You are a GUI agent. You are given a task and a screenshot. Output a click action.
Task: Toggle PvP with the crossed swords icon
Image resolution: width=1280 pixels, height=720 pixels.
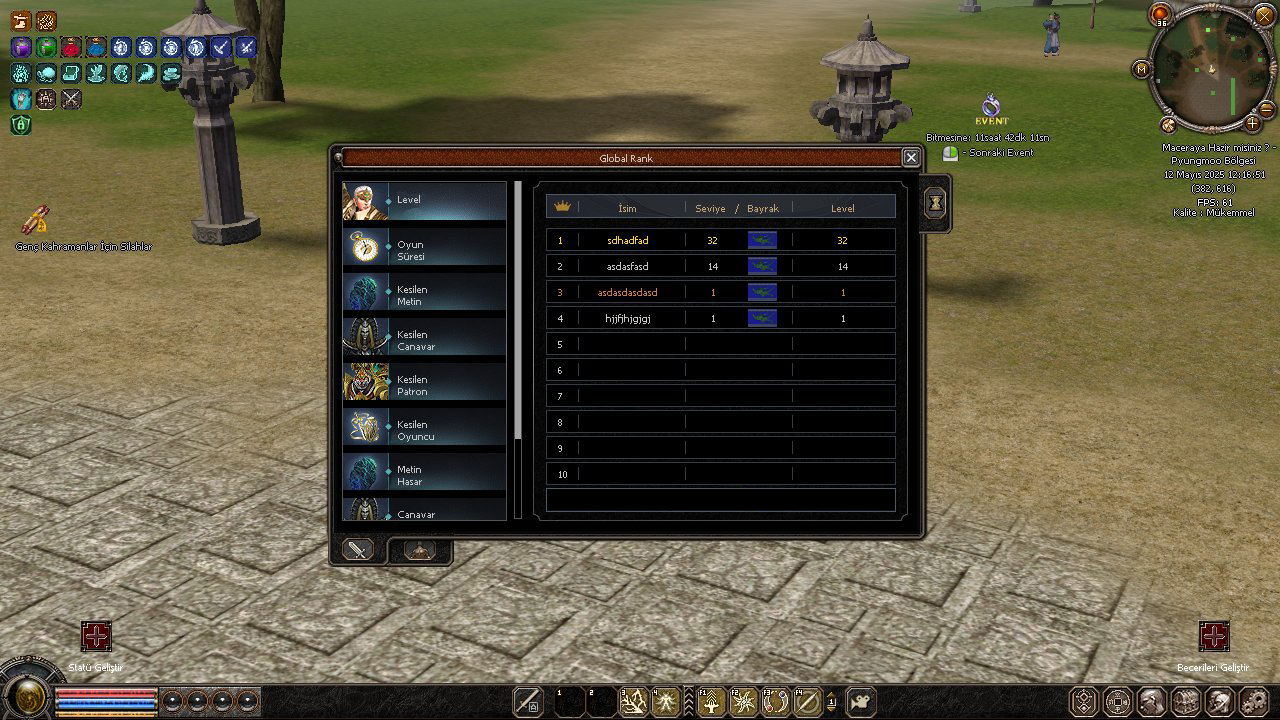point(70,100)
